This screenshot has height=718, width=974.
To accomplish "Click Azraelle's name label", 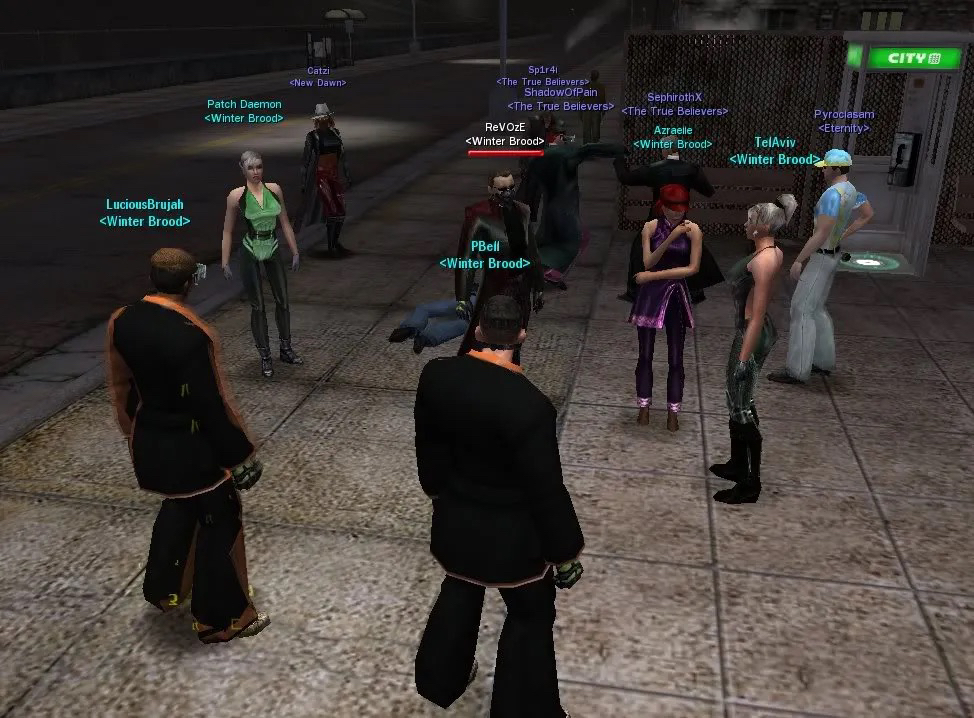I will coord(673,131).
